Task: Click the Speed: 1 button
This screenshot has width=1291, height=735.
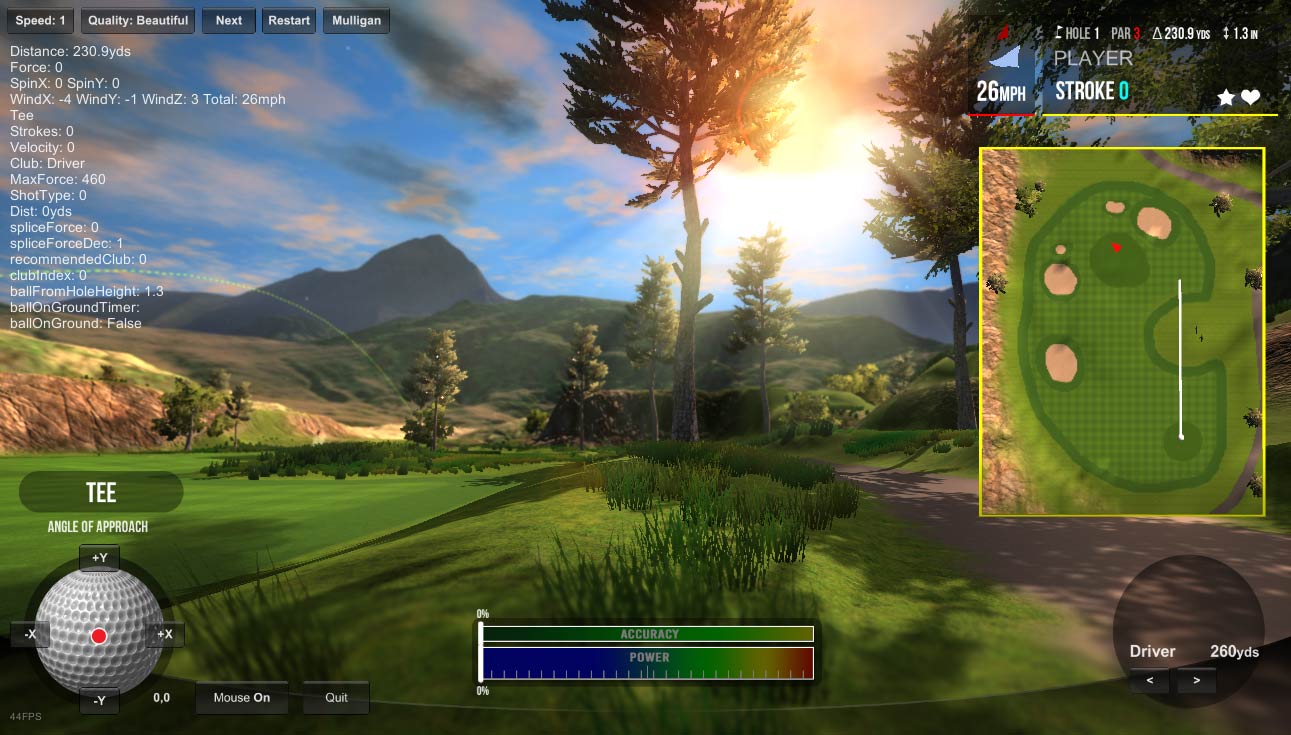Action: pos(38,20)
